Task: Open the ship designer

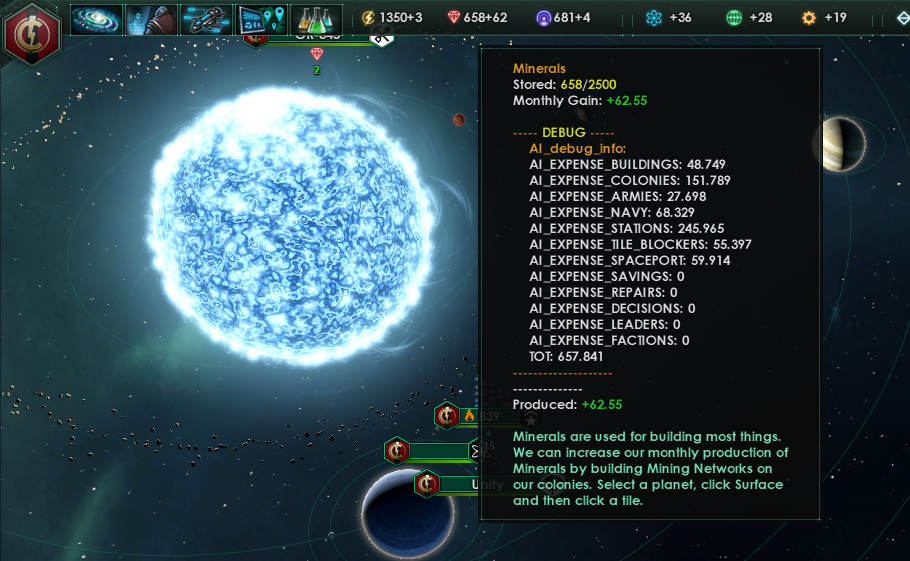Action: [x=206, y=19]
